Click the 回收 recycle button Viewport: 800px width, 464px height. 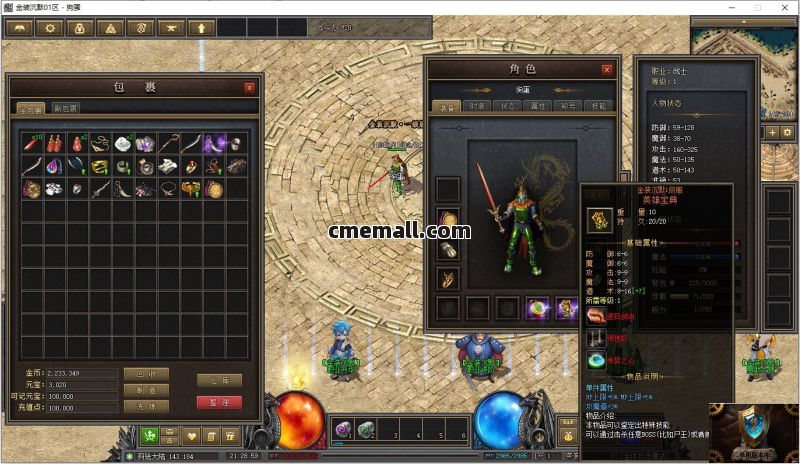145,374
